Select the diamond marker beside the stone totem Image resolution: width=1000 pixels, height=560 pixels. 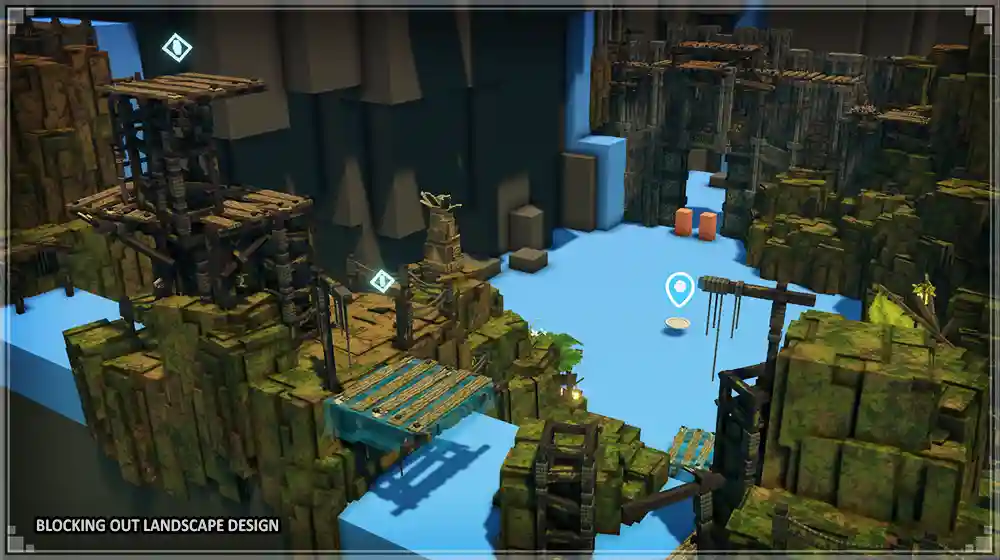[381, 281]
